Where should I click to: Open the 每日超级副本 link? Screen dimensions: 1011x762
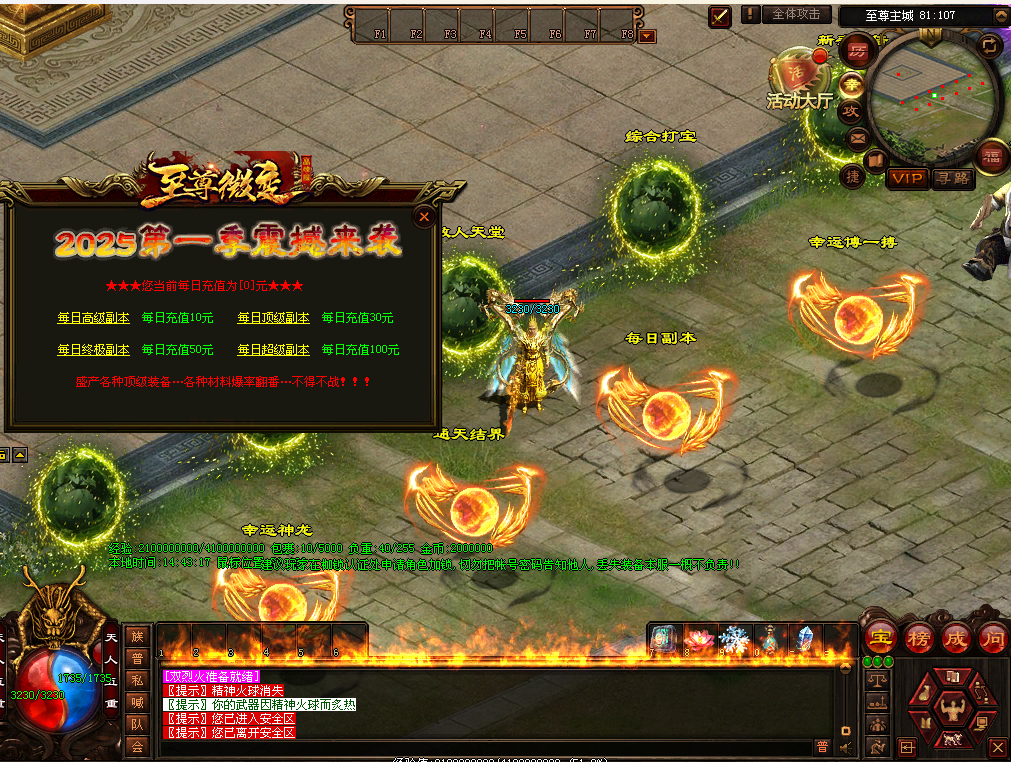click(273, 350)
